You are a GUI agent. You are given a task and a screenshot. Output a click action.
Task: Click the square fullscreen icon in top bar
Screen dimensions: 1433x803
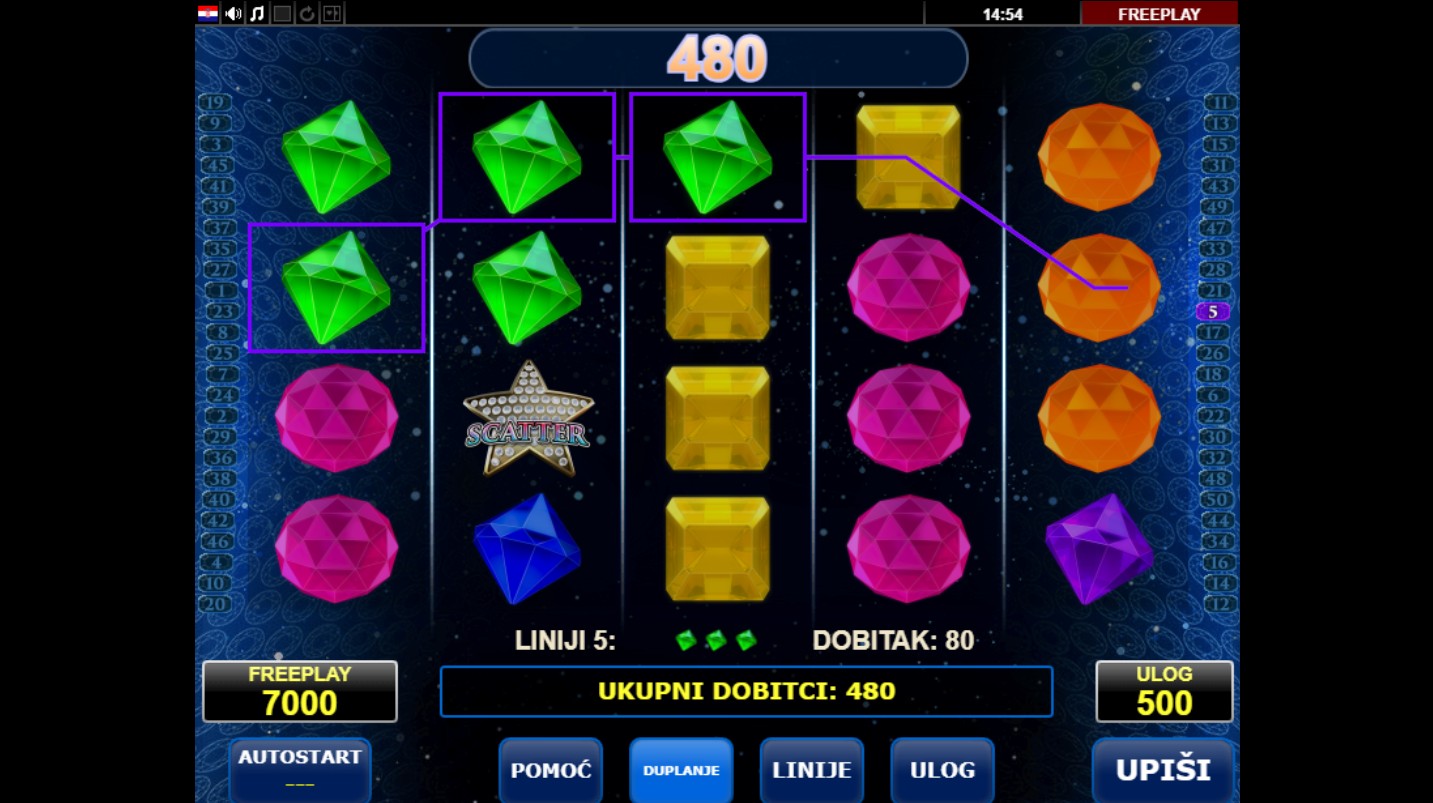(283, 13)
